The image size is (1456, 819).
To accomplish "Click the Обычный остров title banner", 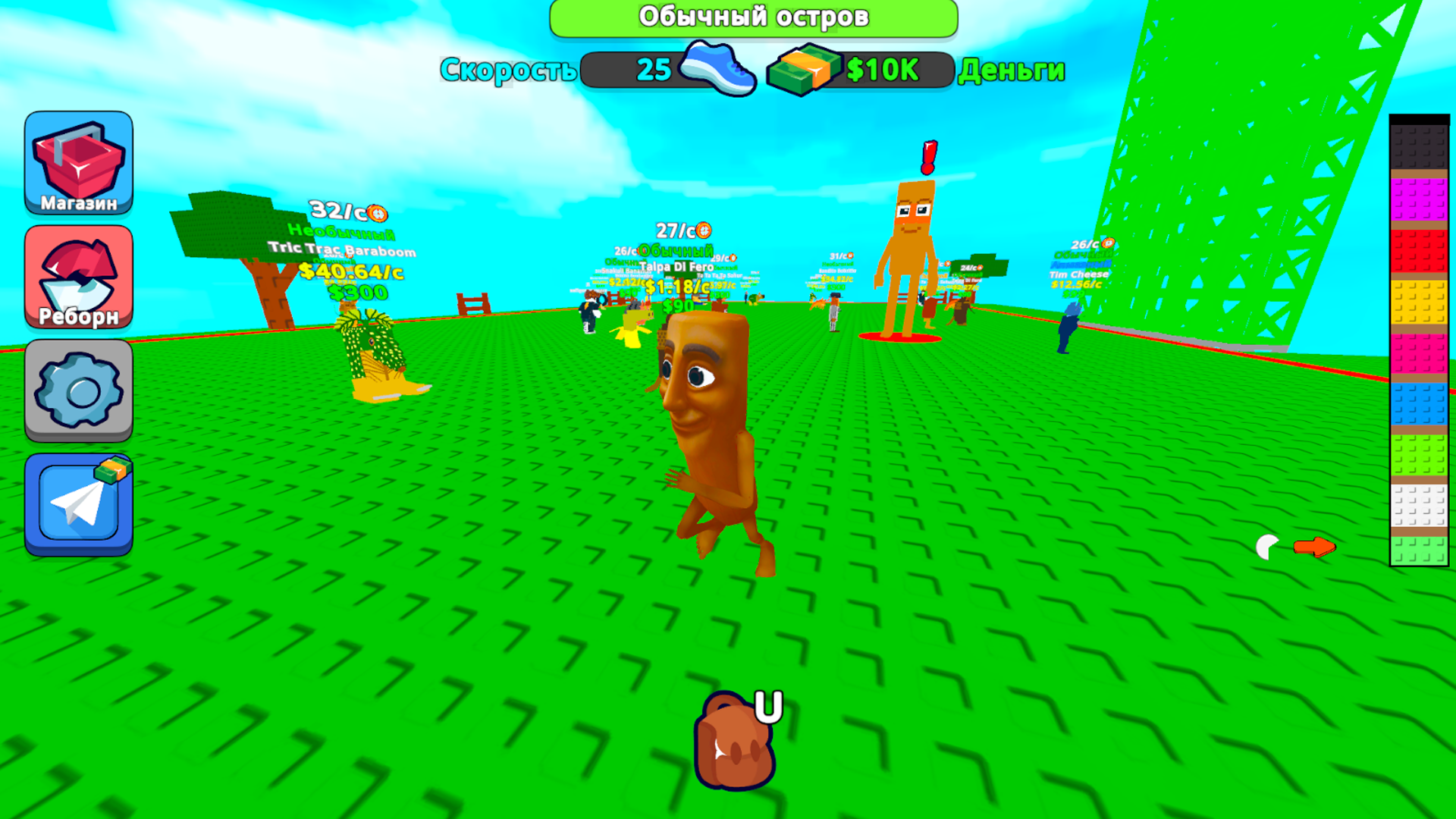I will (755, 17).
